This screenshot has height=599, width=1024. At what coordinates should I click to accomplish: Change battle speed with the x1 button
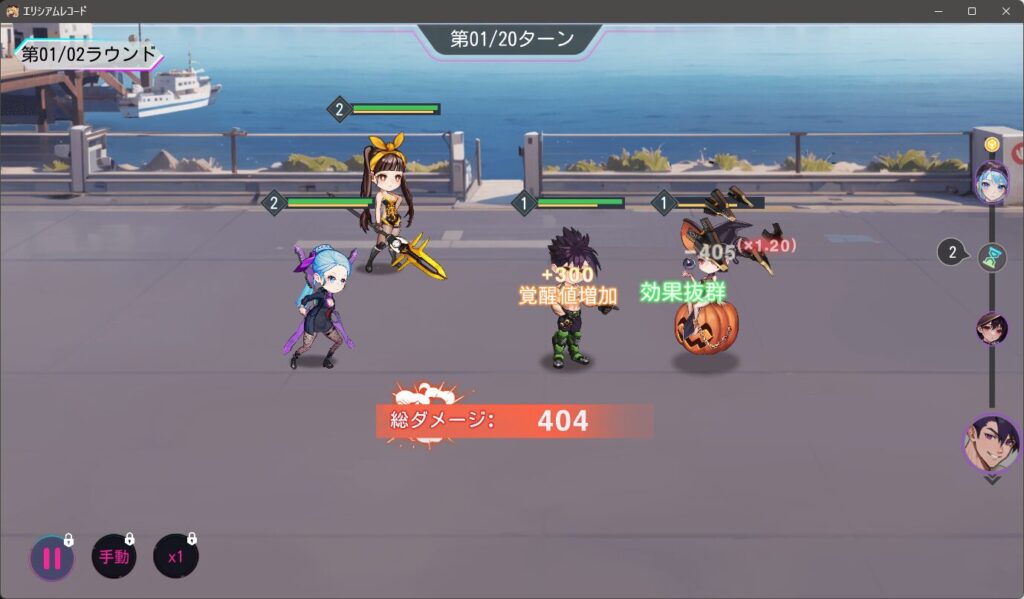click(x=175, y=557)
